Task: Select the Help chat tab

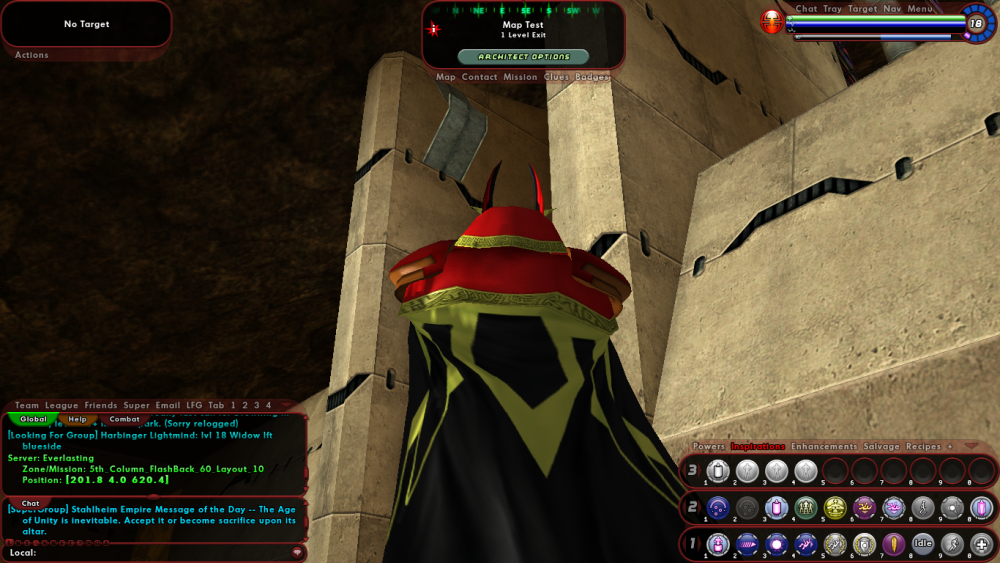Action: pyautogui.click(x=78, y=419)
